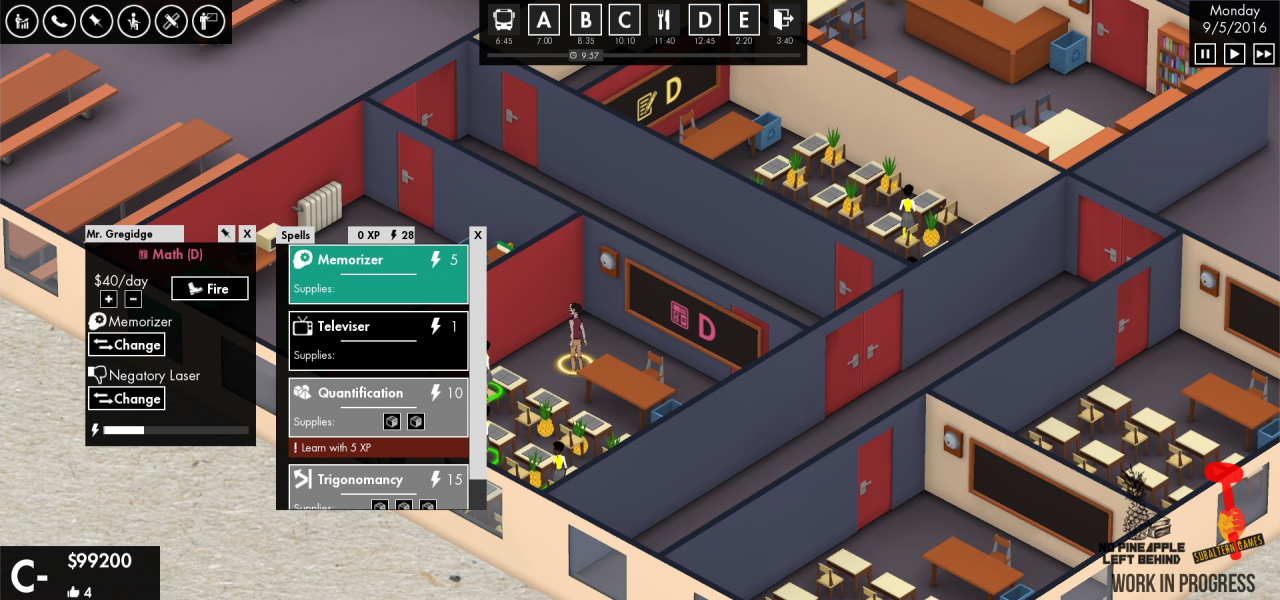
Task: Change the Memorizer spell assignment
Action: [x=127, y=345]
